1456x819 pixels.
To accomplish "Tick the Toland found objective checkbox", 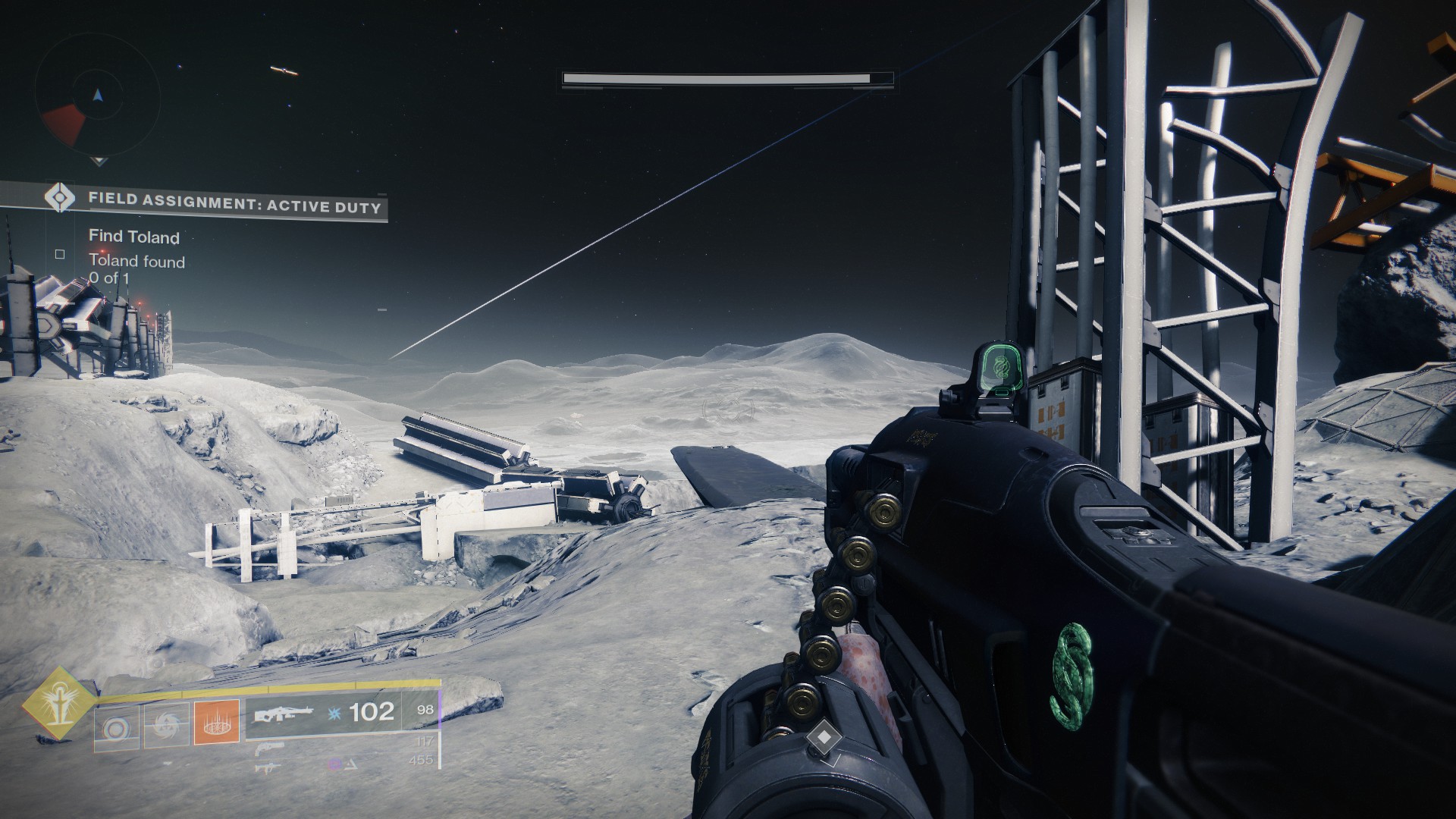I will click(x=60, y=255).
